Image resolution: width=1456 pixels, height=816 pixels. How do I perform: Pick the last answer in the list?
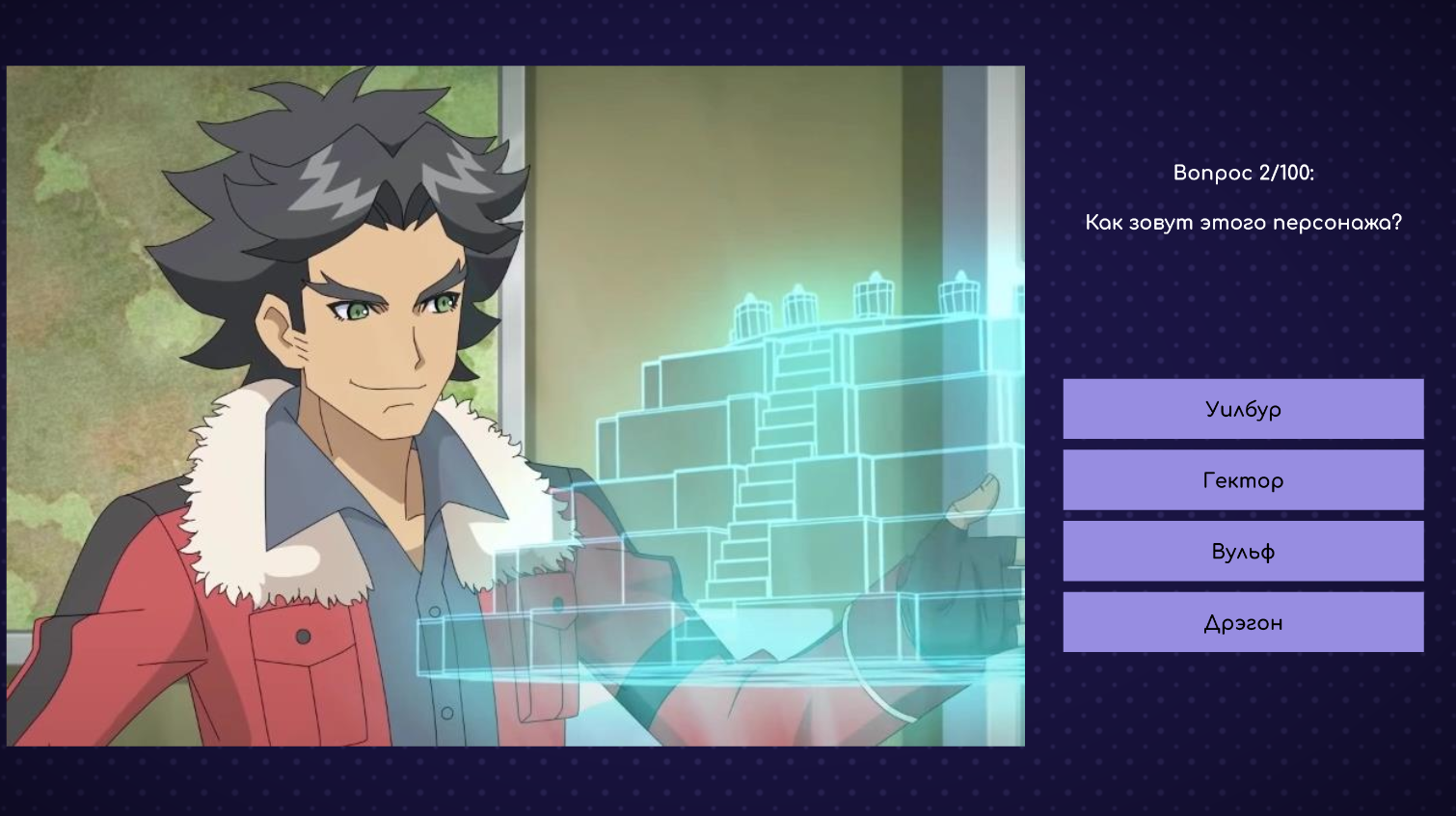(x=1243, y=621)
